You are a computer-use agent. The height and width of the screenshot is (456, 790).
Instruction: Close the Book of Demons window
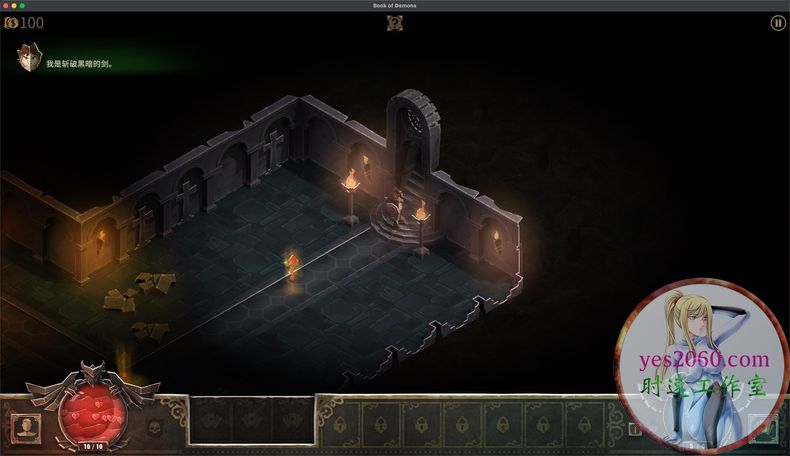[x=6, y=6]
